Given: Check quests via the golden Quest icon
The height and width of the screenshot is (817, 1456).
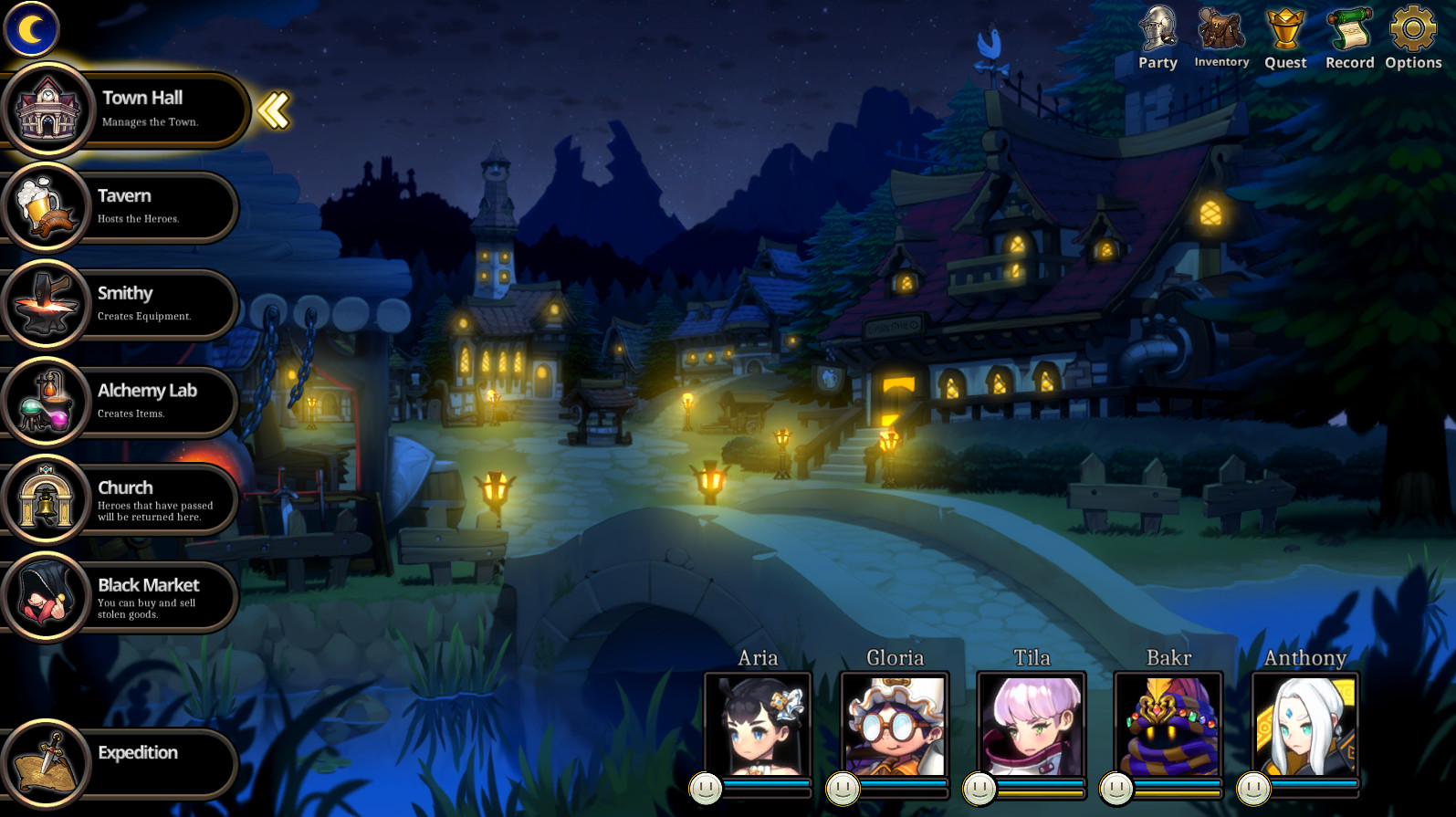Looking at the screenshot, I should [1285, 35].
